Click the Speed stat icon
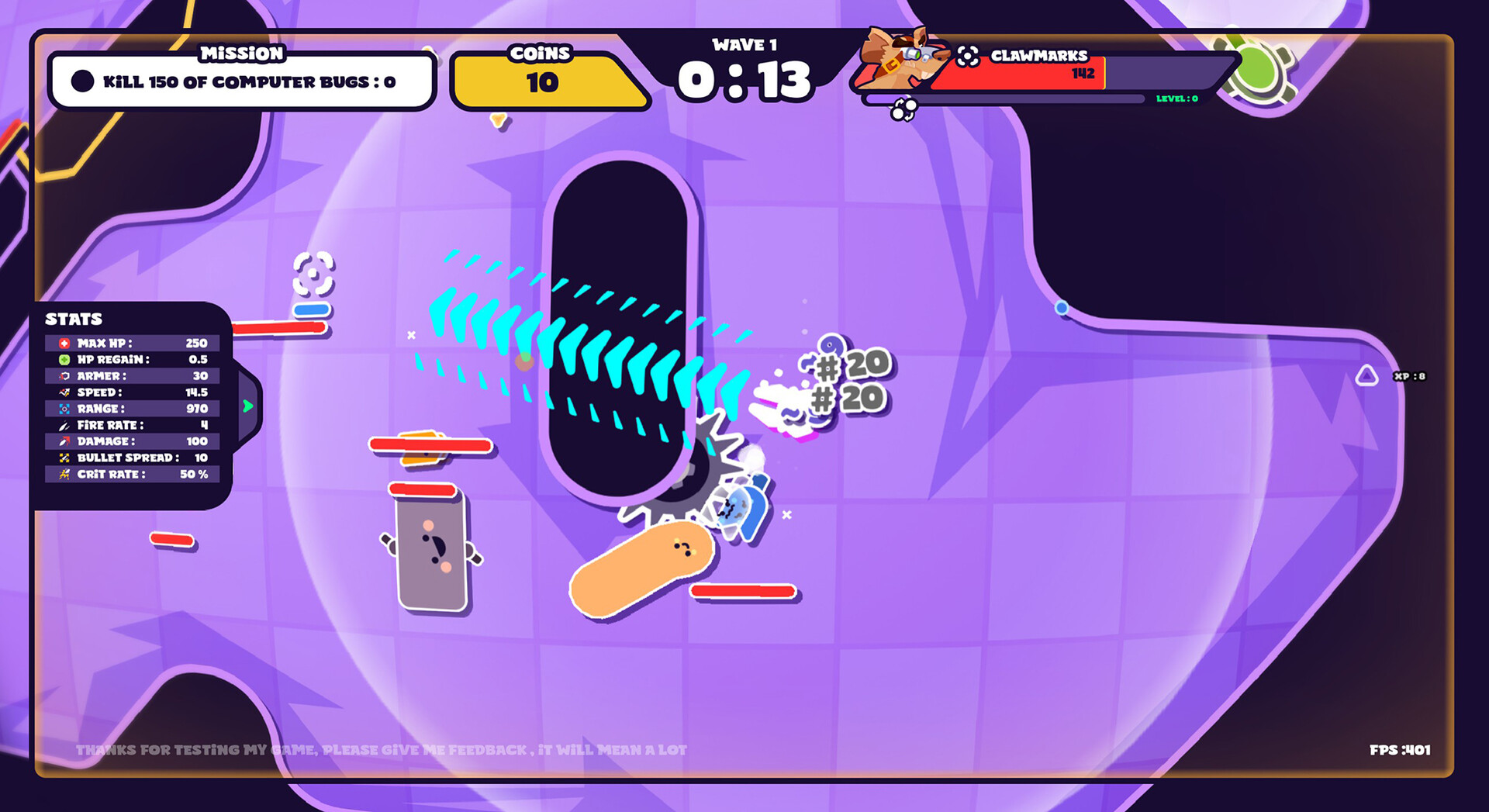The height and width of the screenshot is (812, 1489). pos(66,392)
